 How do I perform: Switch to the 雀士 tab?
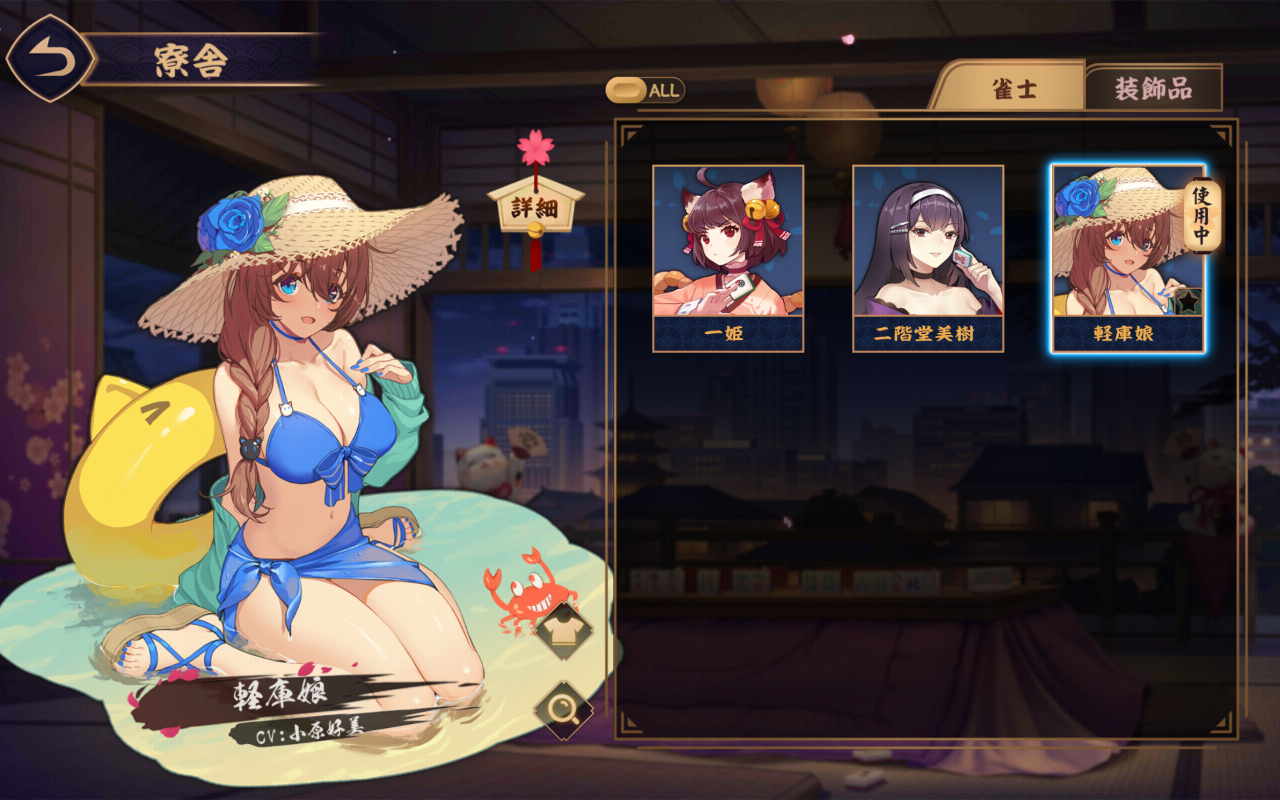(1013, 89)
